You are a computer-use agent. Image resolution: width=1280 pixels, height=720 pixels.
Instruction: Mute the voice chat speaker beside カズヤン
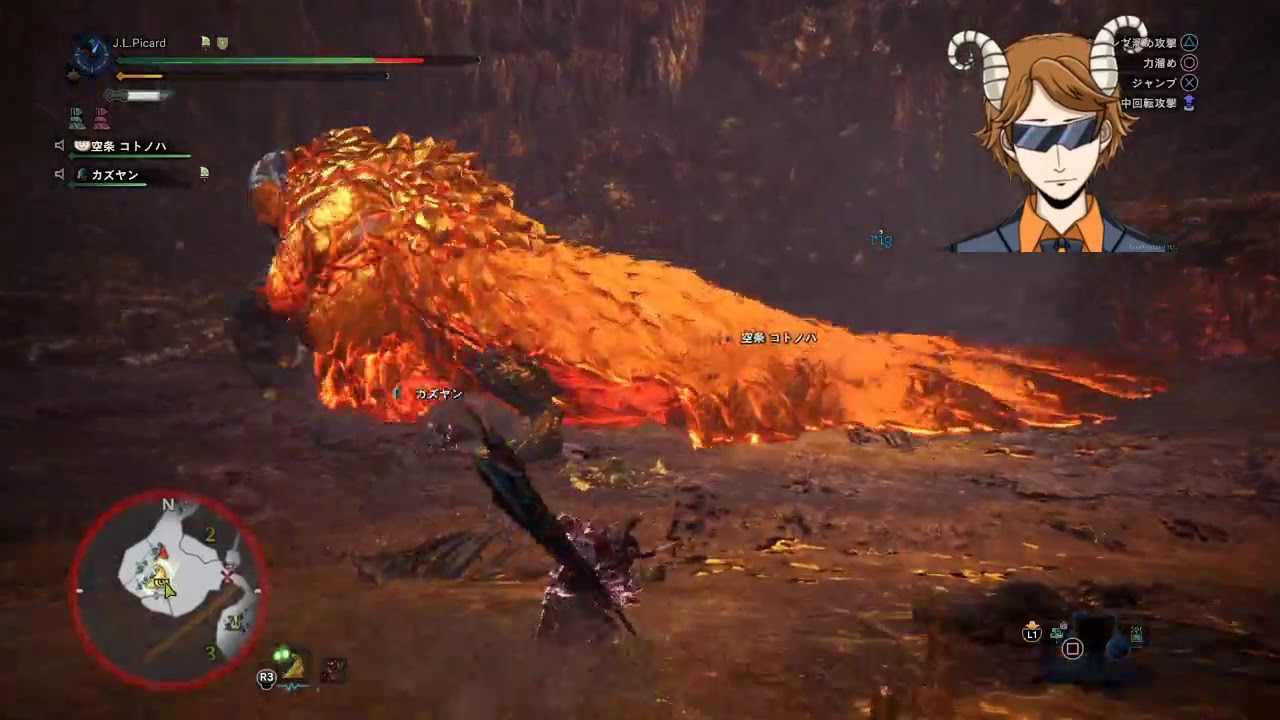pyautogui.click(x=61, y=174)
